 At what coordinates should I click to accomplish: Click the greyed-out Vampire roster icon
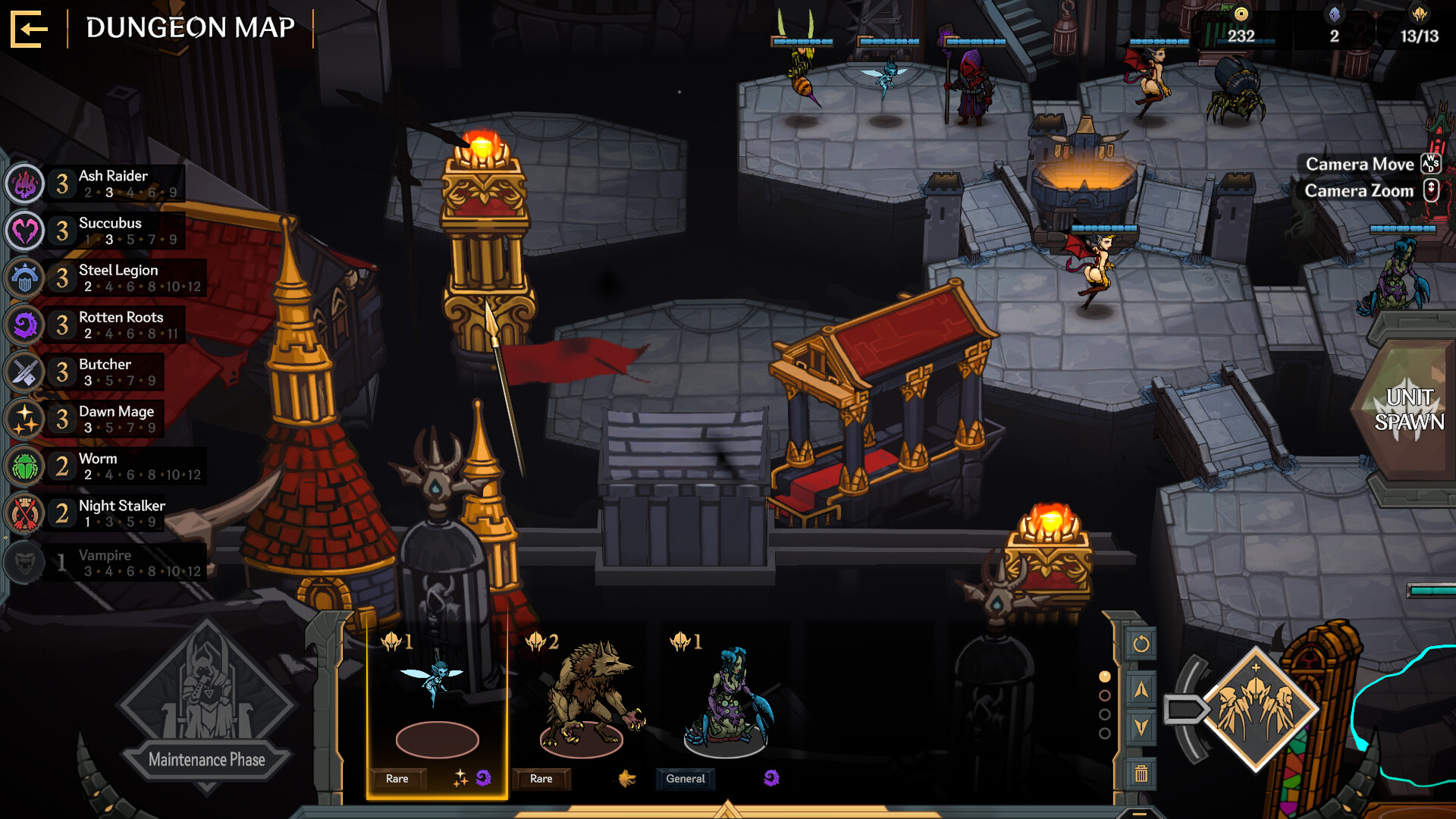pos(25,563)
